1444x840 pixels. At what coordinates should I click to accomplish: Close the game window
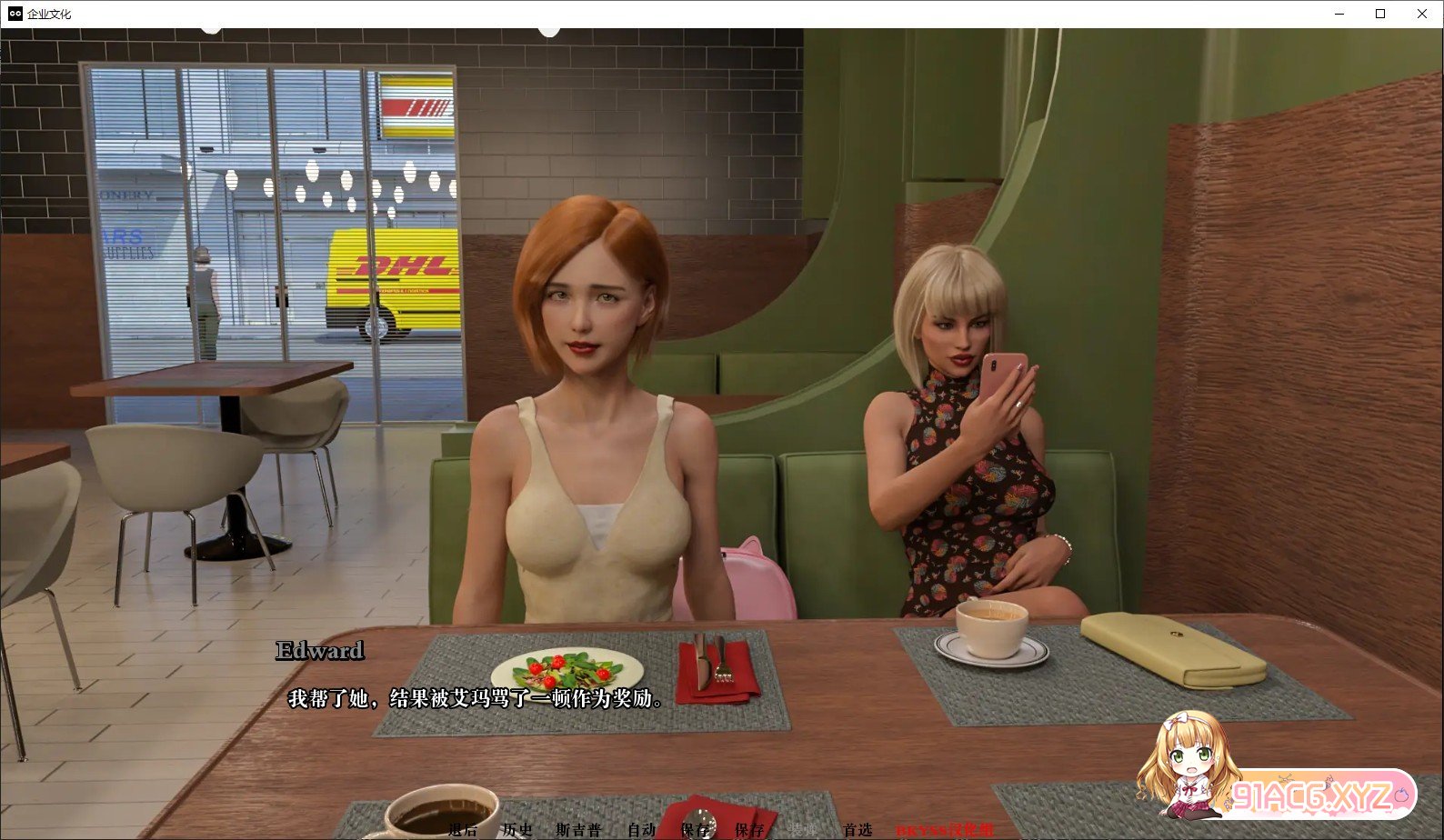click(x=1422, y=14)
